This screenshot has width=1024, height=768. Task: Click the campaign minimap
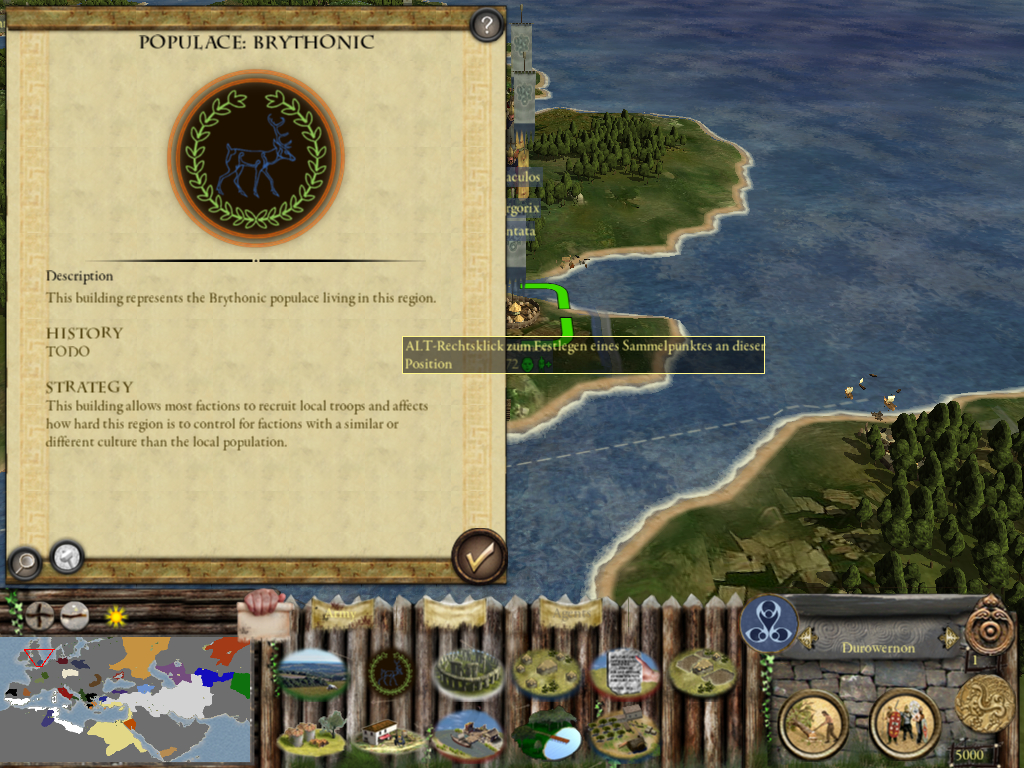pyautogui.click(x=125, y=700)
